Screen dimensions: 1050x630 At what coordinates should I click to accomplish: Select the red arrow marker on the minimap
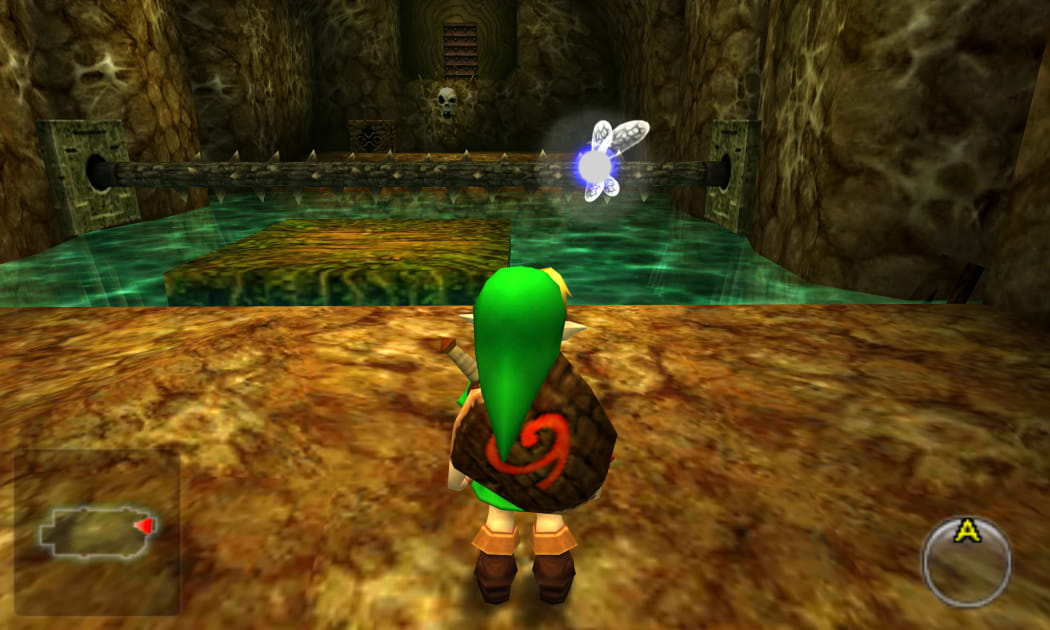click(146, 526)
